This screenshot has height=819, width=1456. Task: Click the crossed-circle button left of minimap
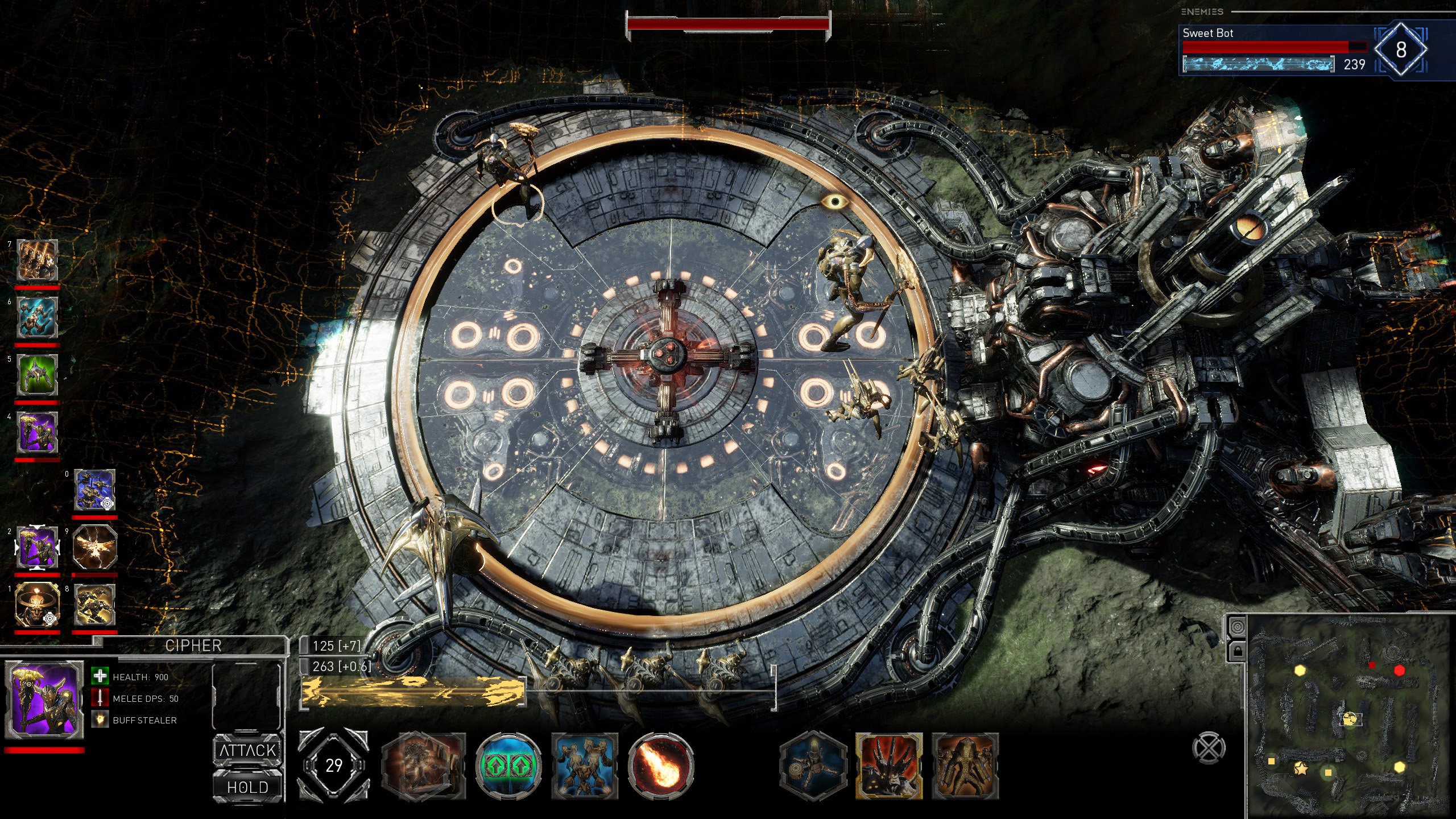point(1208,748)
